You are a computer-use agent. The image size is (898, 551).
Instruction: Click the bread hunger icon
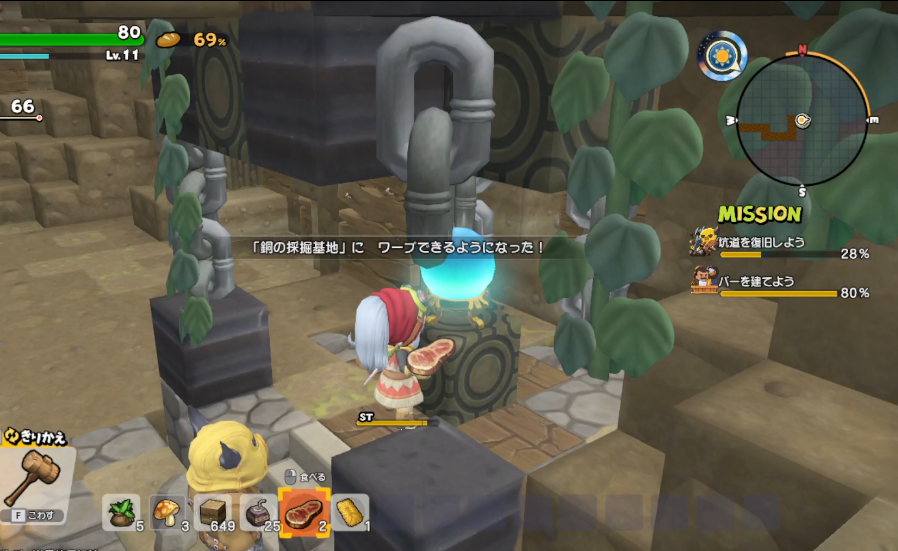[167, 40]
